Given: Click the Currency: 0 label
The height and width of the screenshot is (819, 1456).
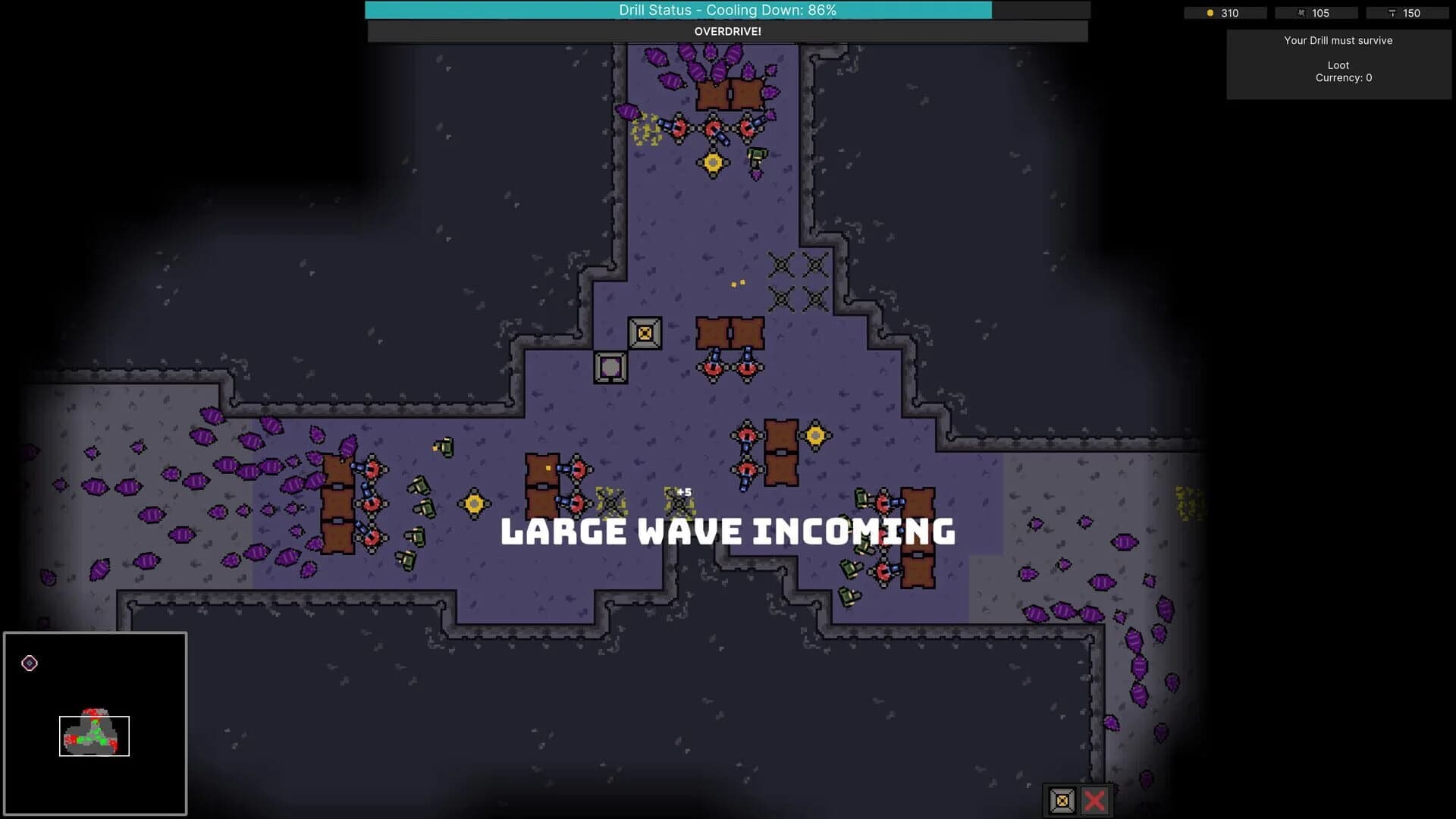Looking at the screenshot, I should tap(1344, 77).
